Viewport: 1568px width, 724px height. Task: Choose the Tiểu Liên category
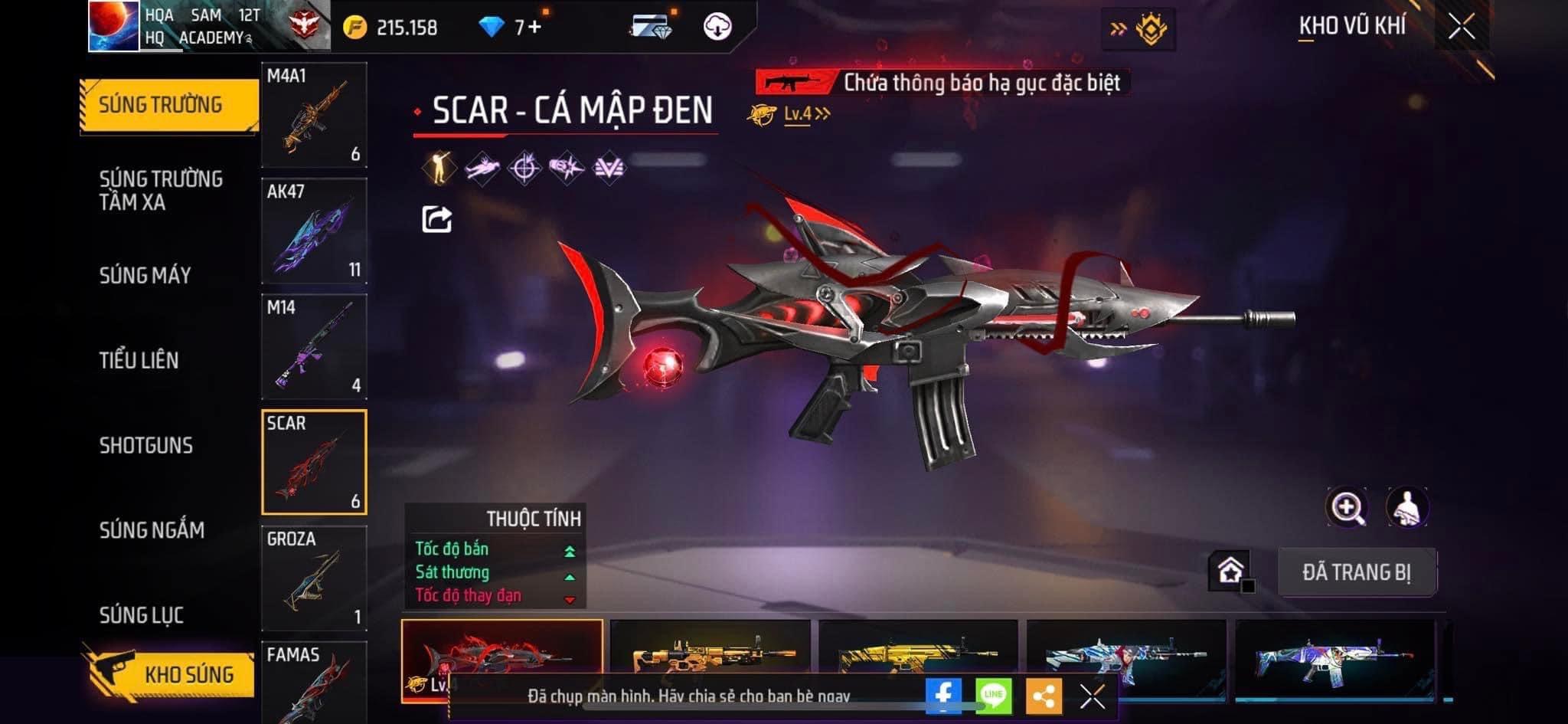139,360
